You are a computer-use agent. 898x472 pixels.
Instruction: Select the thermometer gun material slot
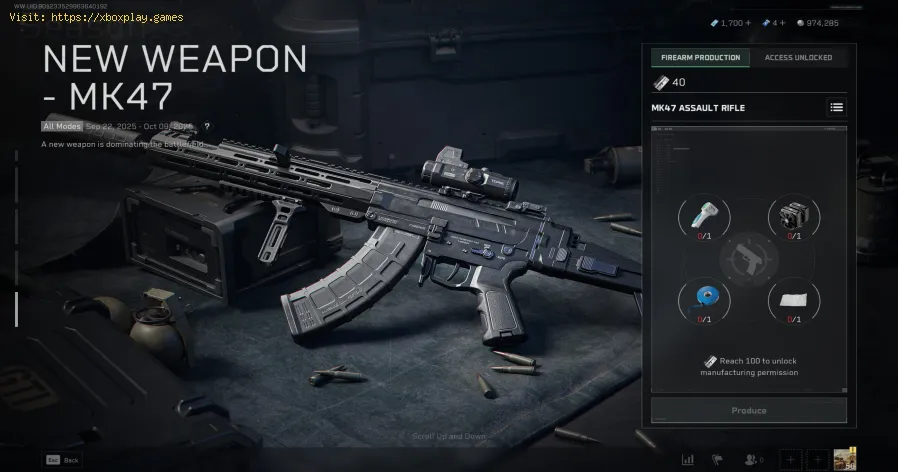point(704,216)
